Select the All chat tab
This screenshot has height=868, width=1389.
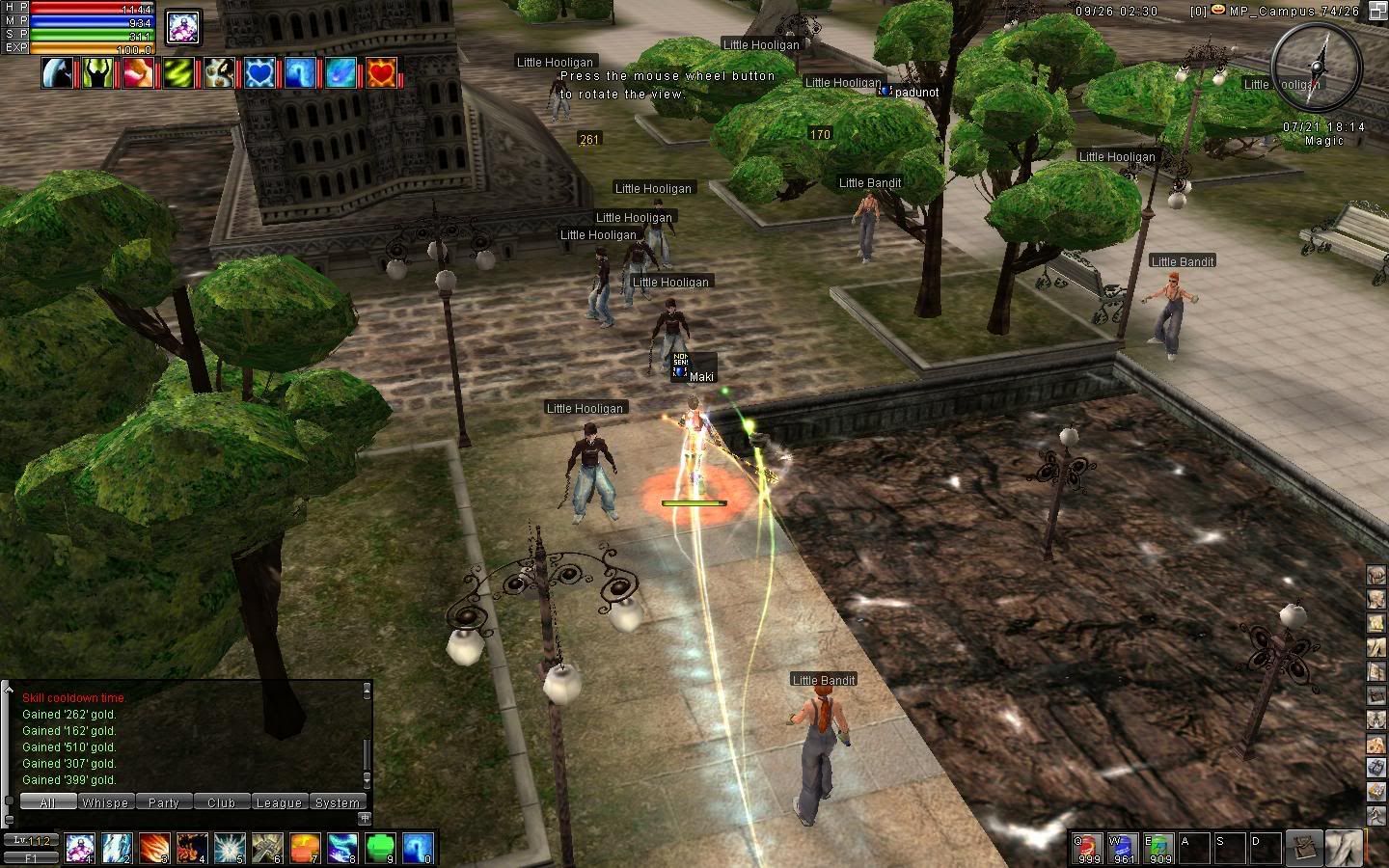[47, 802]
